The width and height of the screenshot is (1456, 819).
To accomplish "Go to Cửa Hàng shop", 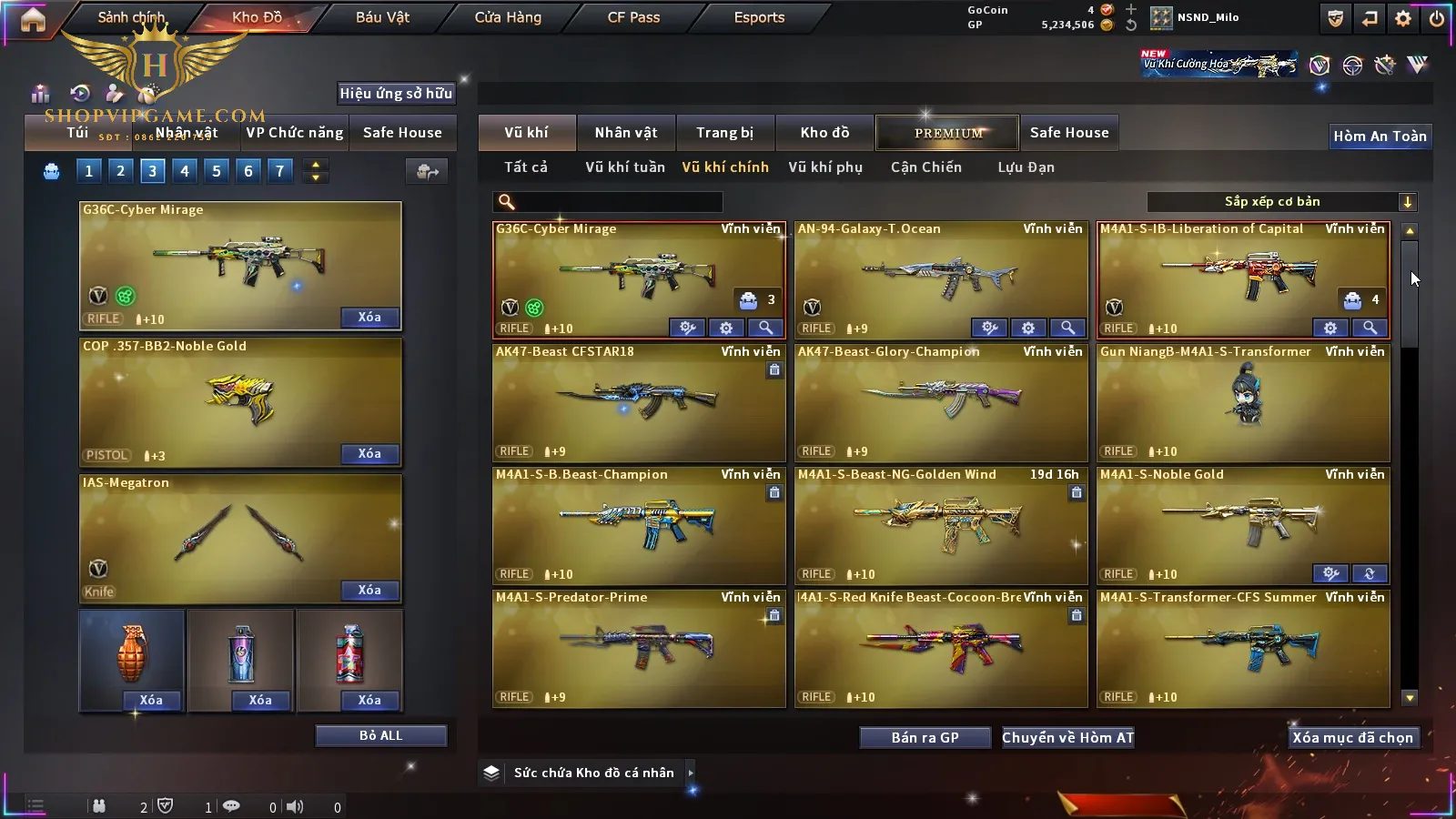I will tap(508, 17).
